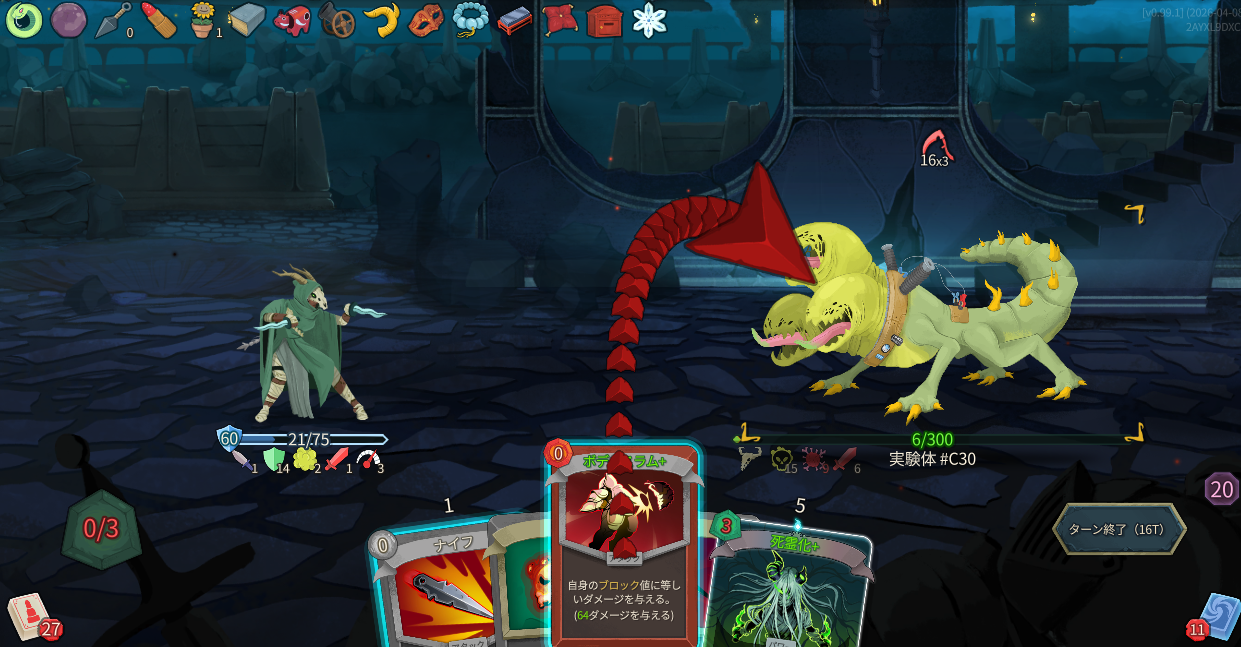The width and height of the screenshot is (1241, 647).
Task: View the discard pile with 11 cards
Action: point(1216,616)
